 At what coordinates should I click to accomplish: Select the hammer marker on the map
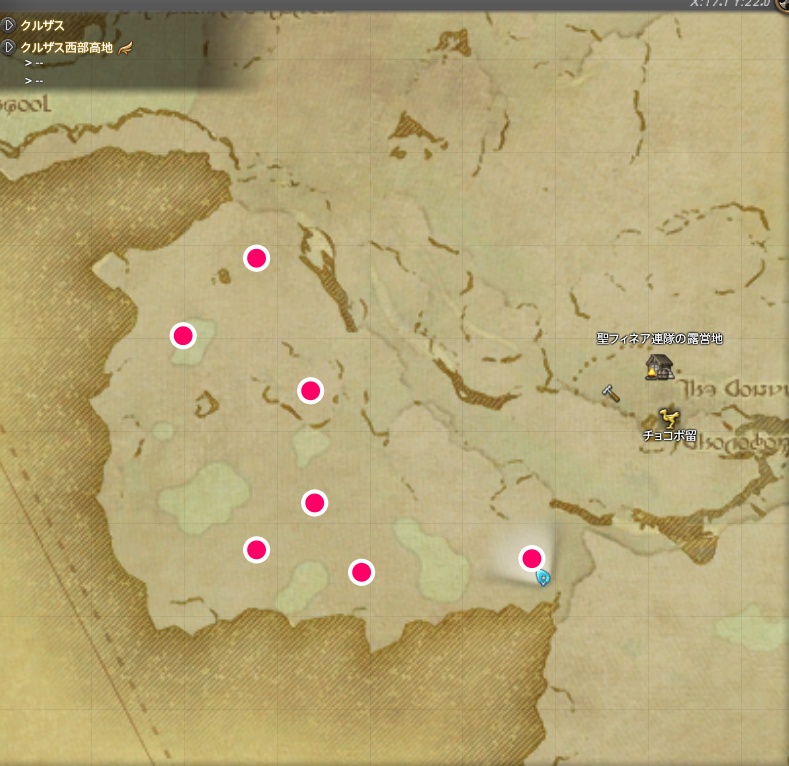pos(611,393)
